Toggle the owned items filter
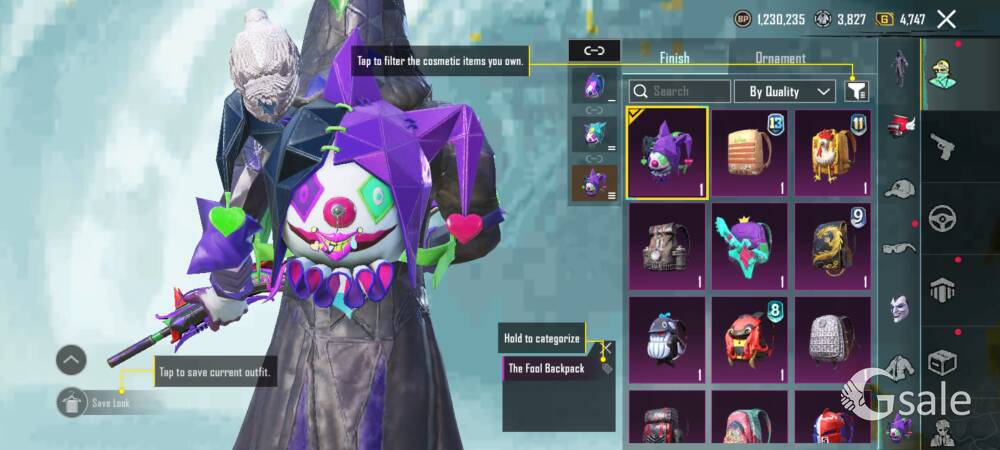1000x450 pixels. click(x=856, y=91)
